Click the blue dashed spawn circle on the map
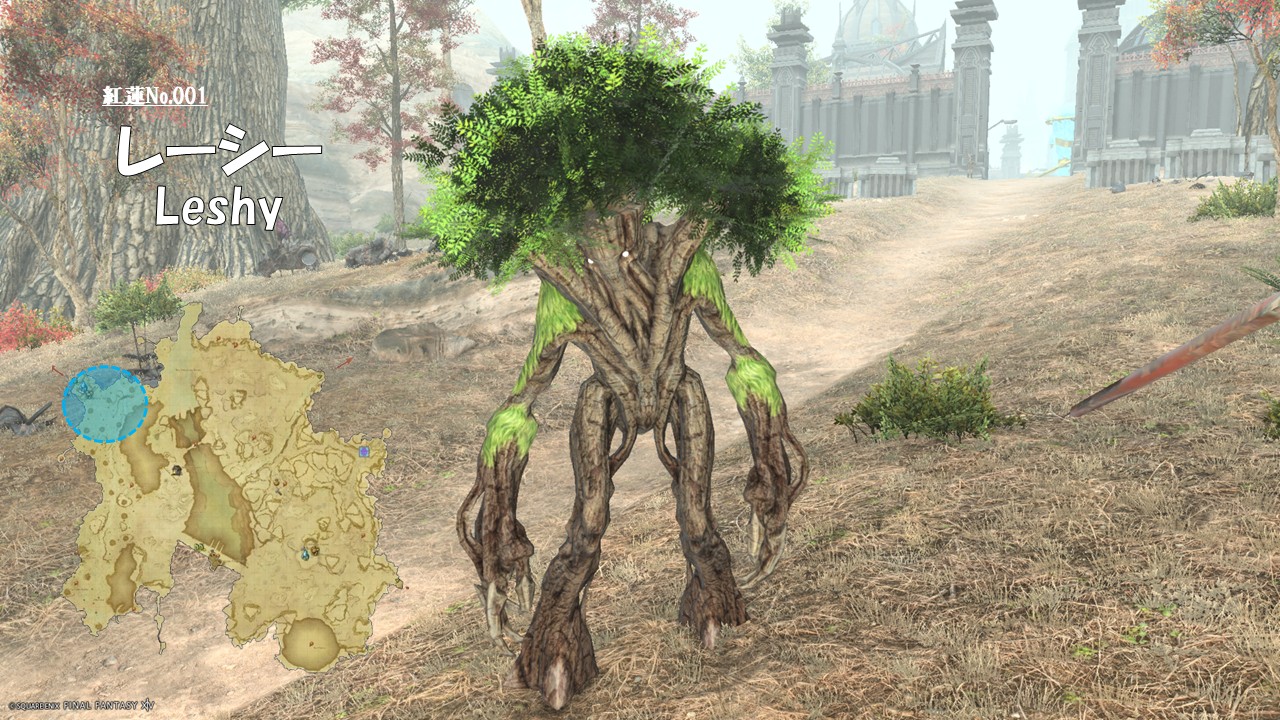This screenshot has width=1280, height=720. click(x=105, y=404)
